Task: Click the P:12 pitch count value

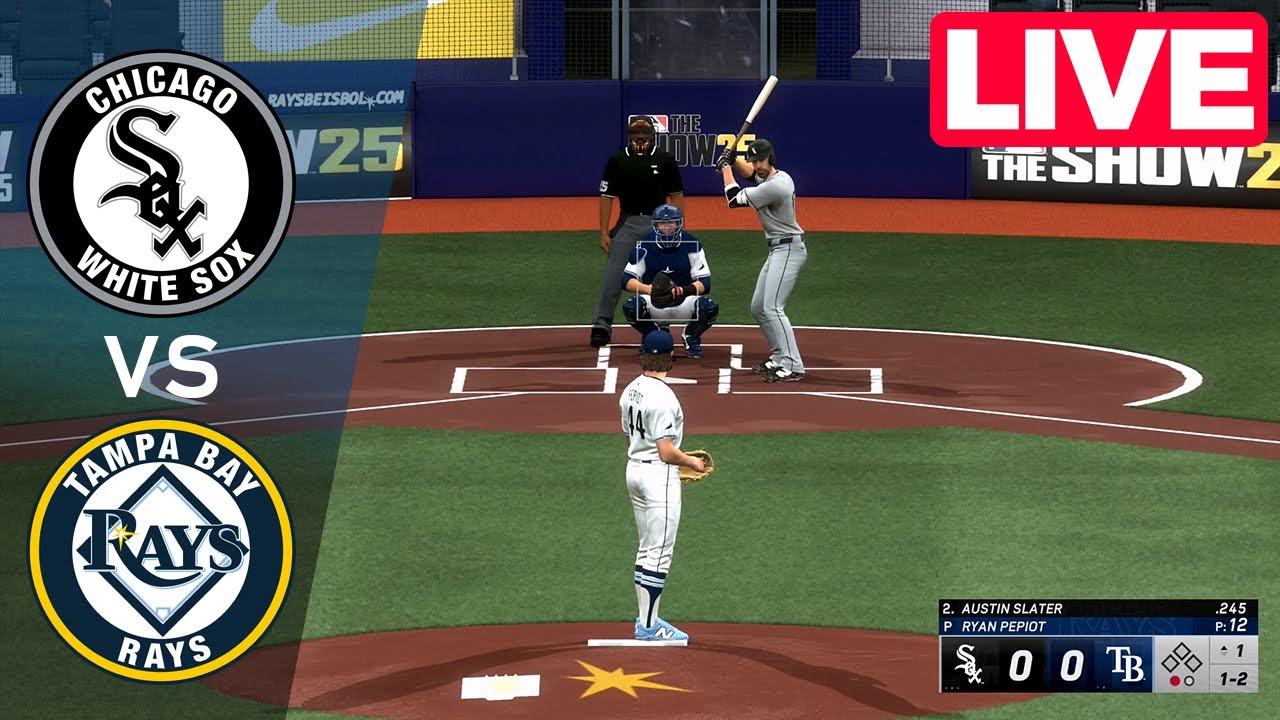Action: click(1230, 624)
